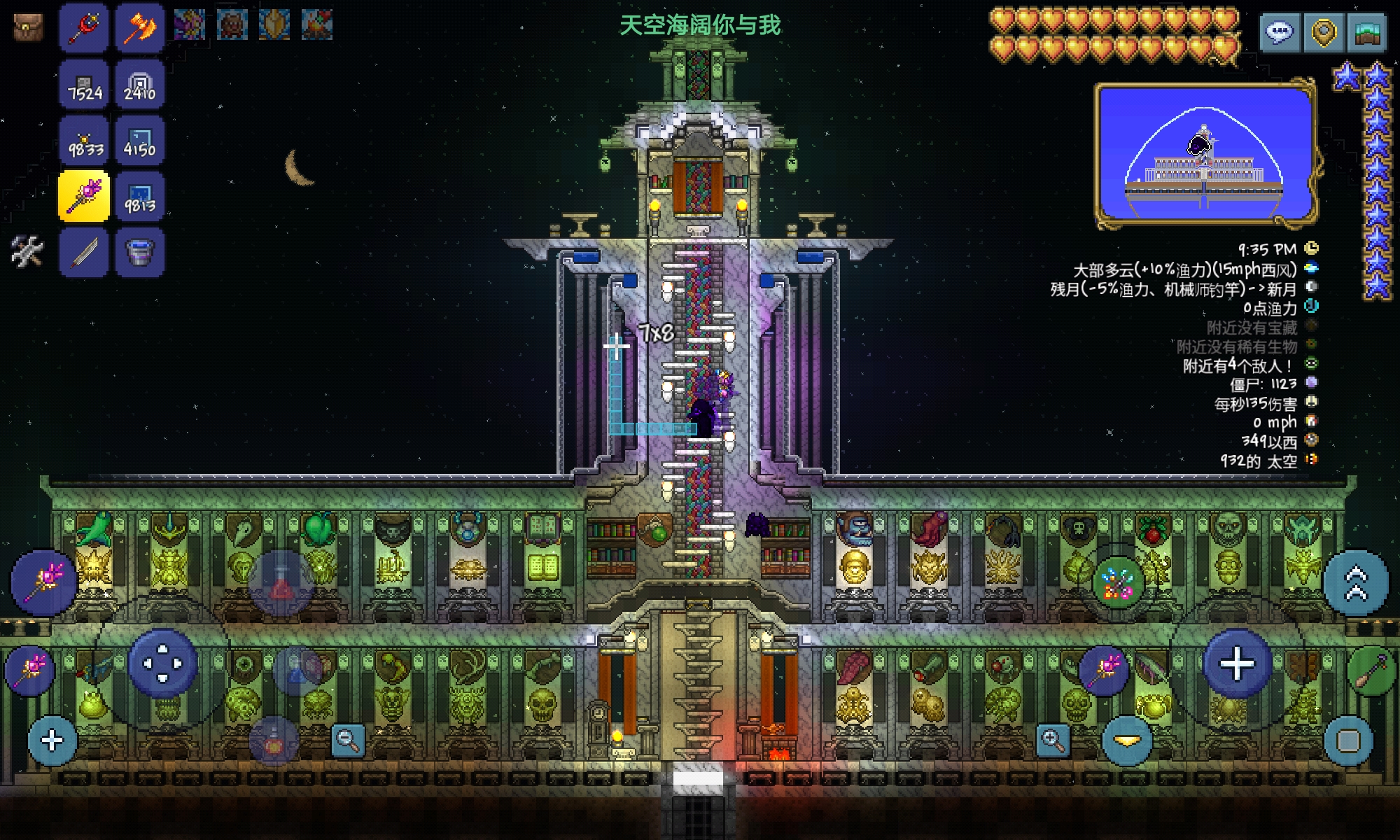Viewport: 1400px width, 840px height.
Task: Activate the grappling hook button
Action: (x=1370, y=671)
